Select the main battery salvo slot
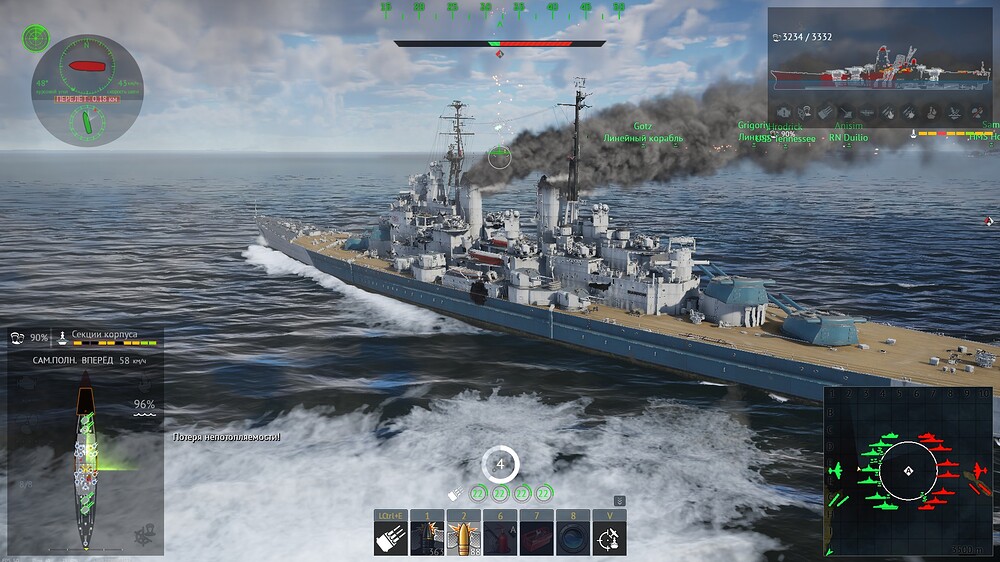This screenshot has width=1000, height=562. pos(390,538)
